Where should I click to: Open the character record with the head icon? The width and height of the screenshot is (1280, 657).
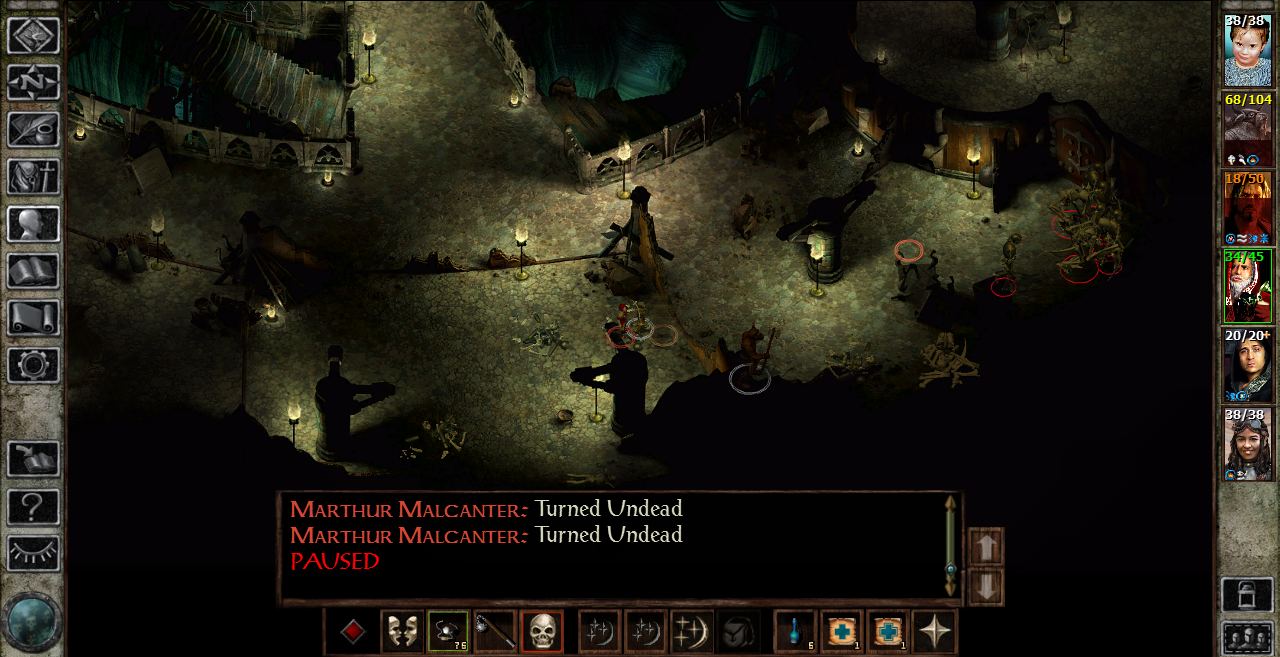tap(33, 224)
